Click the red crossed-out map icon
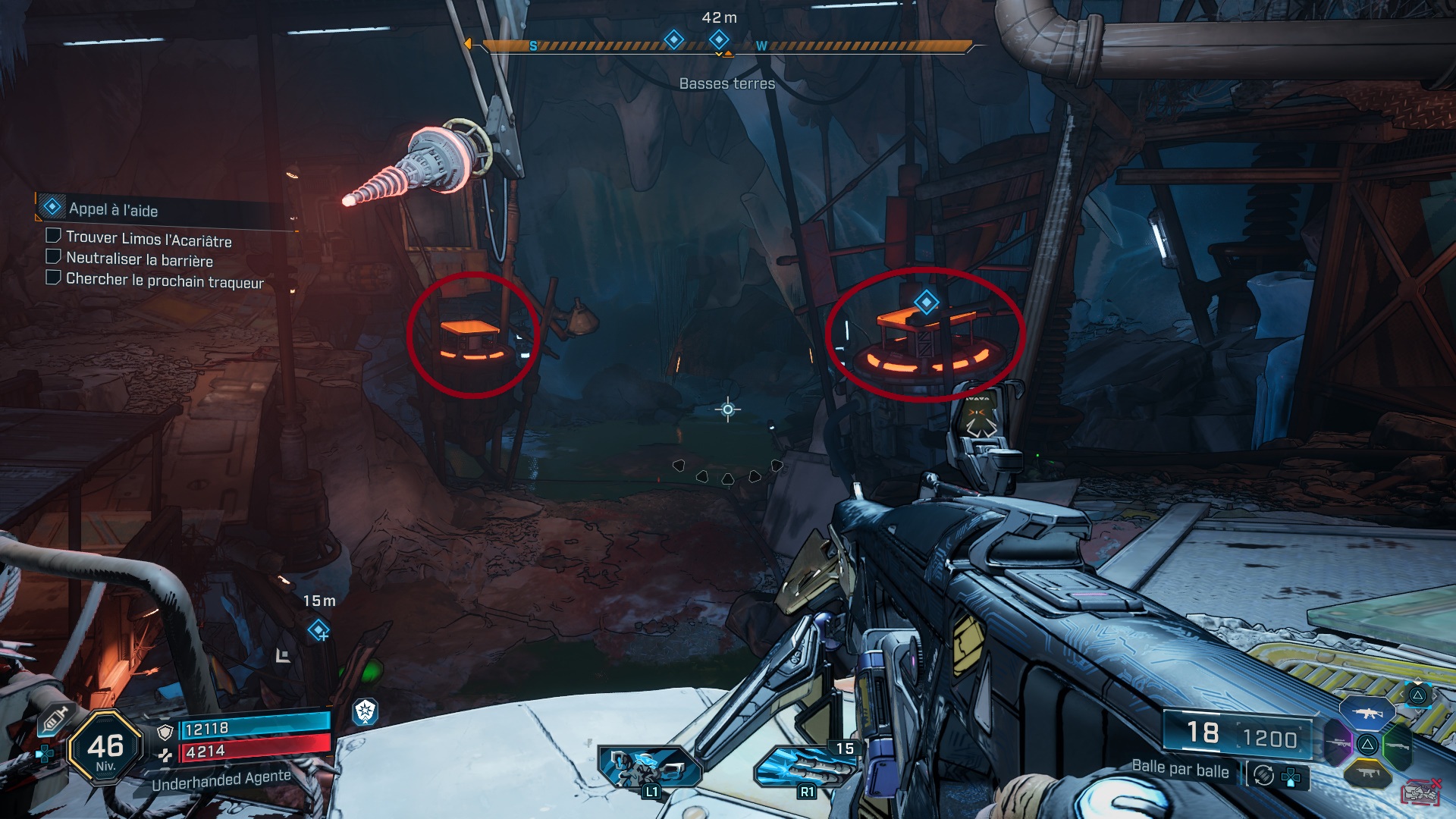Viewport: 1456px width, 819px height. pos(1420,792)
